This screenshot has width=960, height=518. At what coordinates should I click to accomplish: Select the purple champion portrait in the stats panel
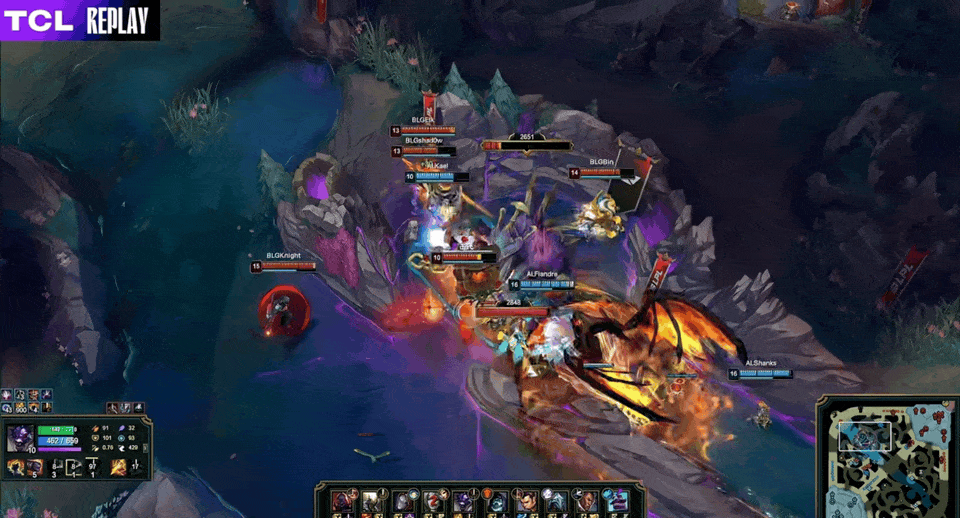(x=20, y=439)
